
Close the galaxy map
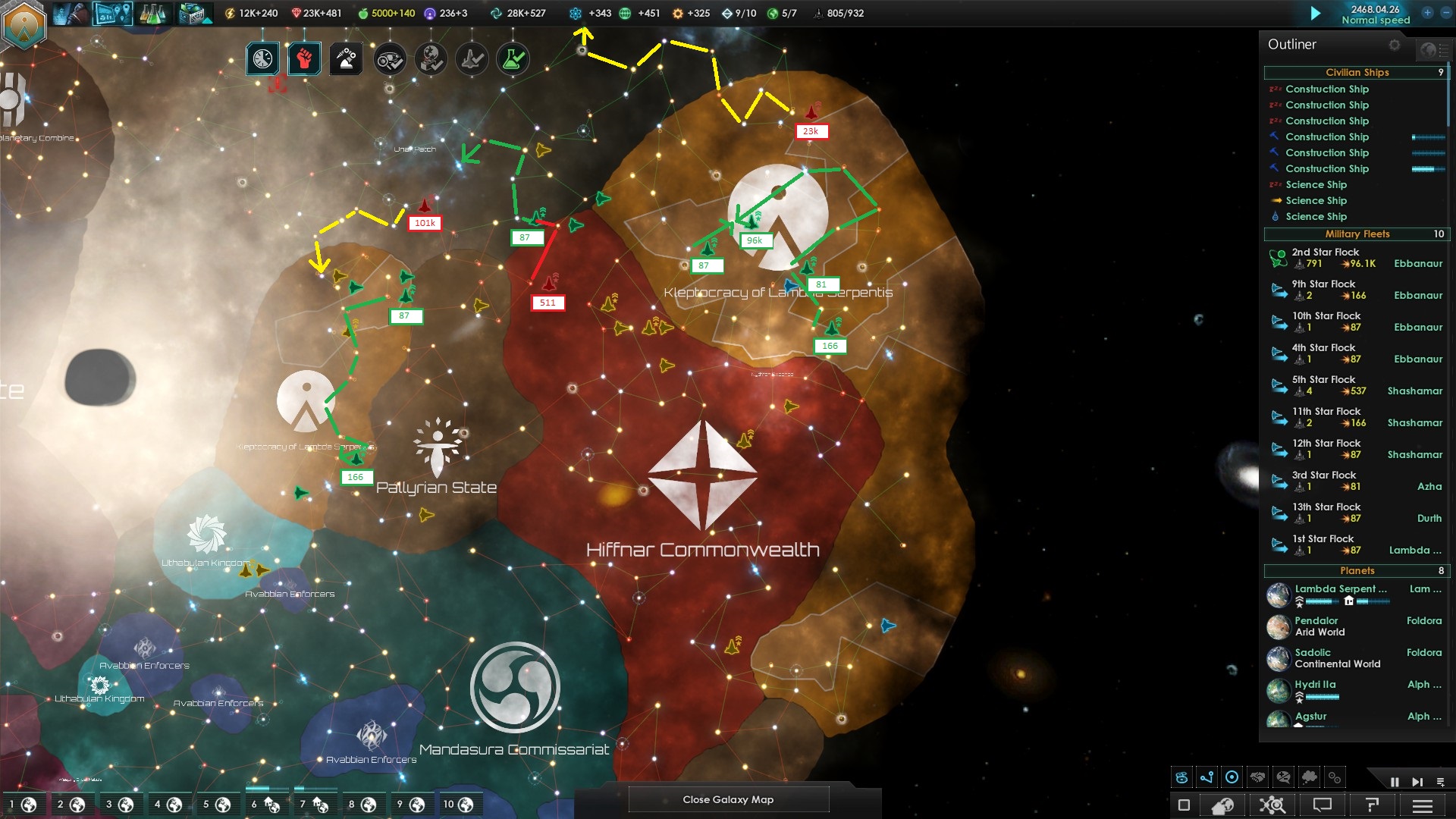point(728,799)
